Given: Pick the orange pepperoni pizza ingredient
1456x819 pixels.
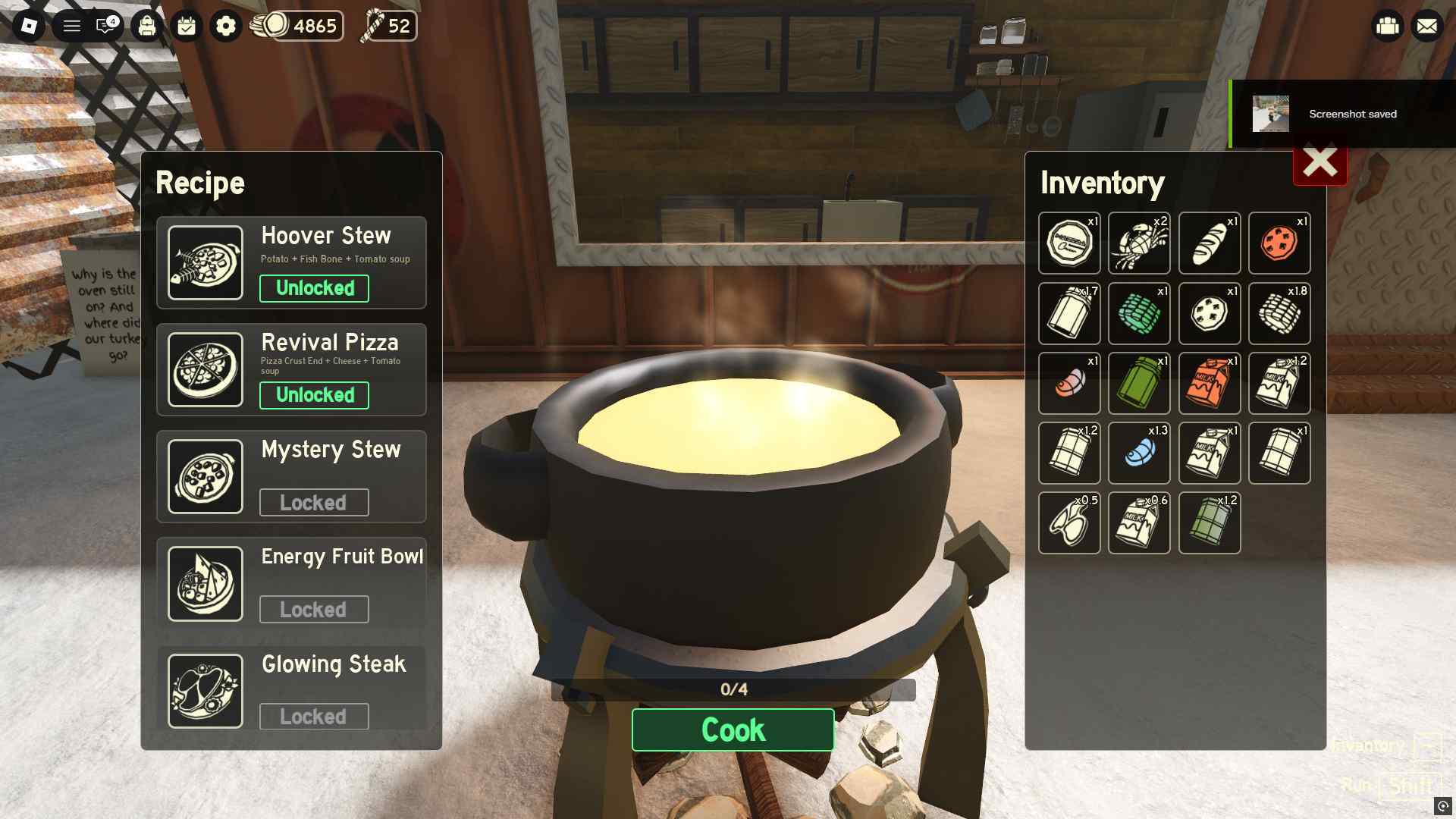Looking at the screenshot, I should 1279,243.
